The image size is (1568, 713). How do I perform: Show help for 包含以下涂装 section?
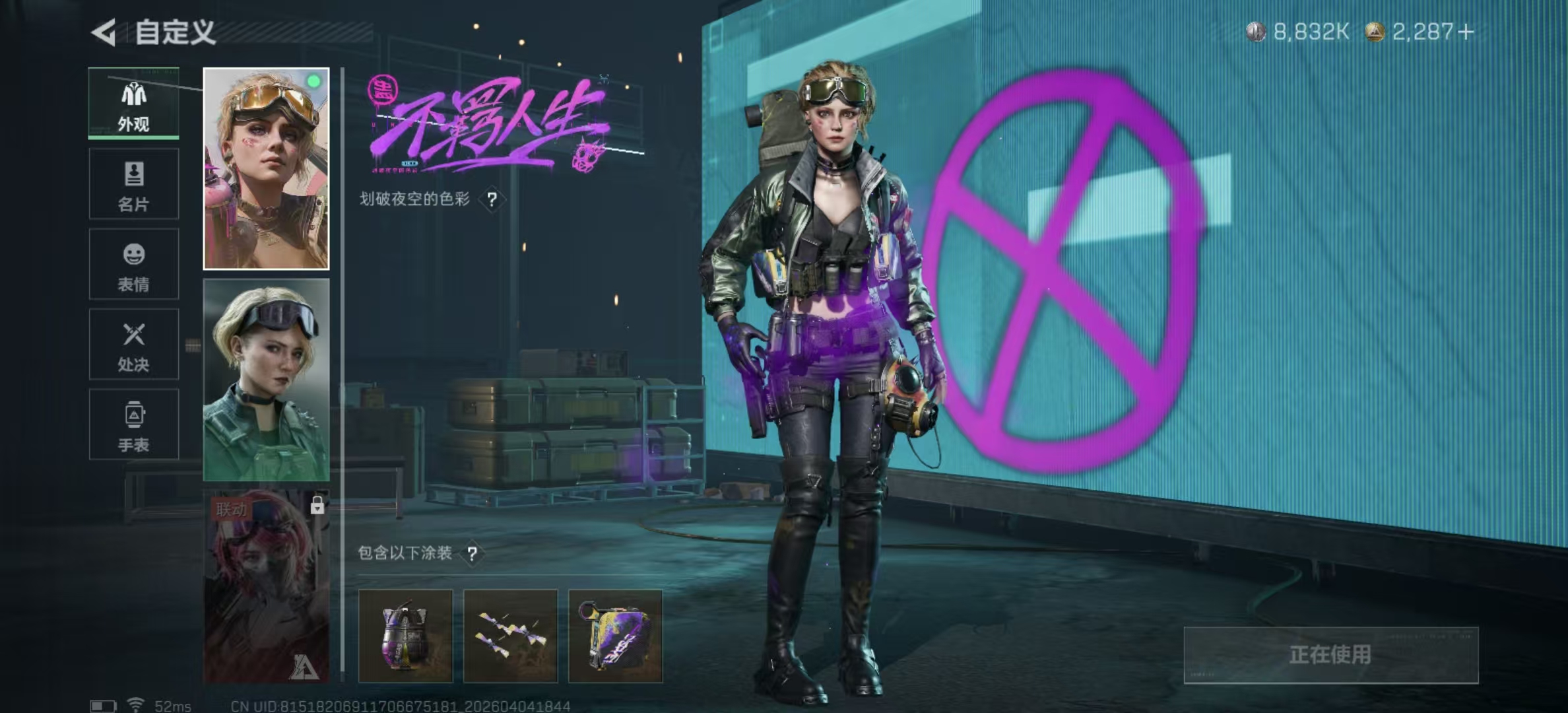[x=473, y=553]
